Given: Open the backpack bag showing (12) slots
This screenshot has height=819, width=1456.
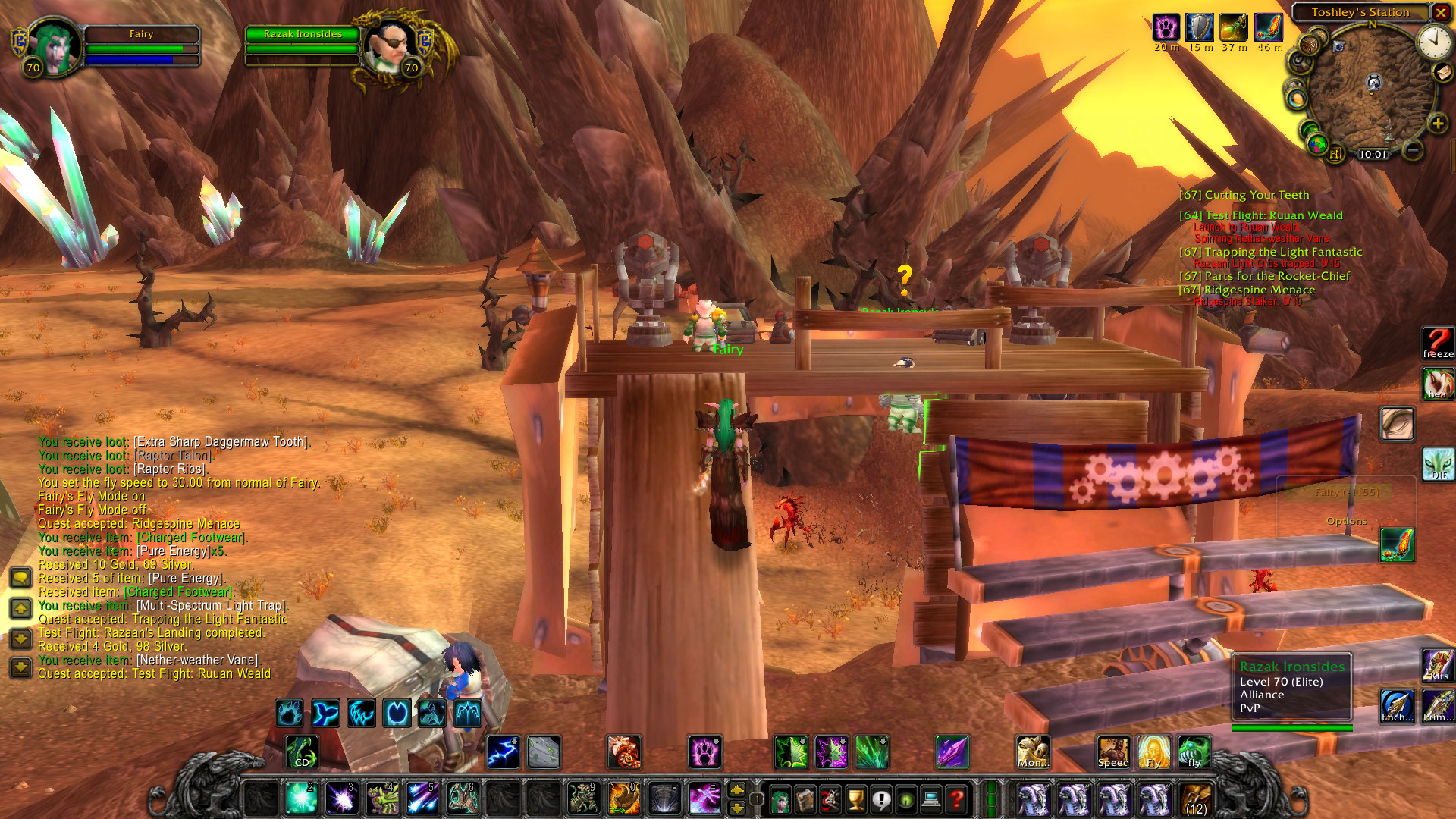Looking at the screenshot, I should [x=1196, y=799].
